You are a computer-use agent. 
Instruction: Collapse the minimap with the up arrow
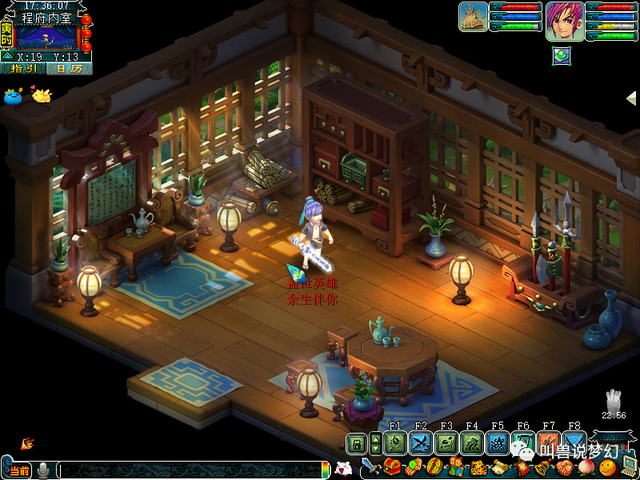8,56
